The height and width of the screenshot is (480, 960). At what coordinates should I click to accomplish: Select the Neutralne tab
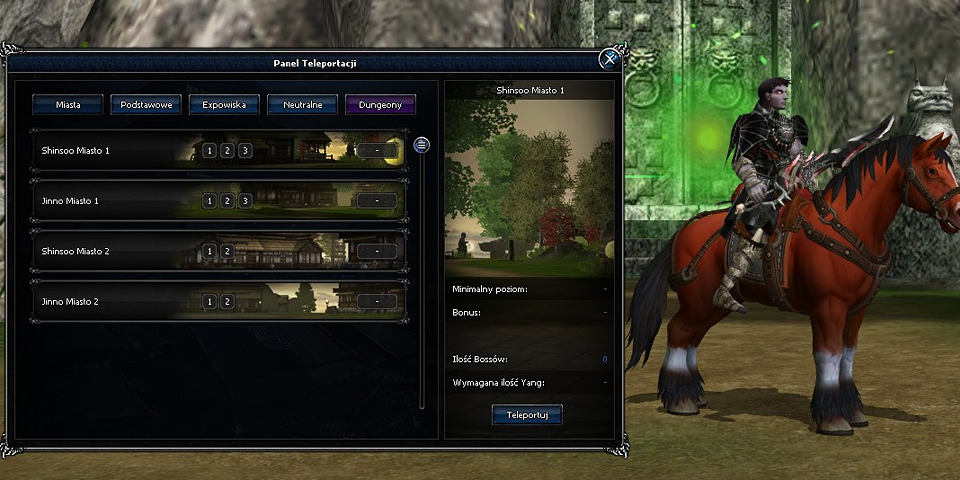(302, 104)
